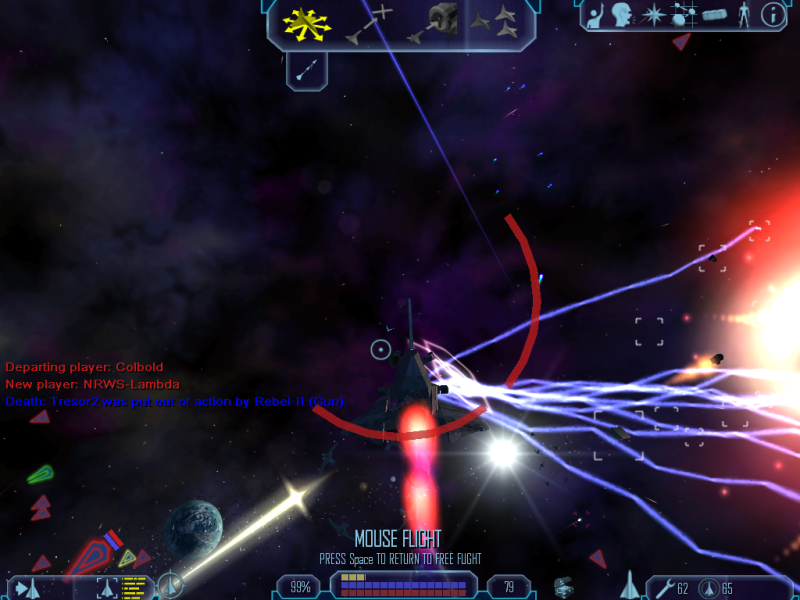Toggle the small arrow icon under maneuvers

(x=307, y=70)
